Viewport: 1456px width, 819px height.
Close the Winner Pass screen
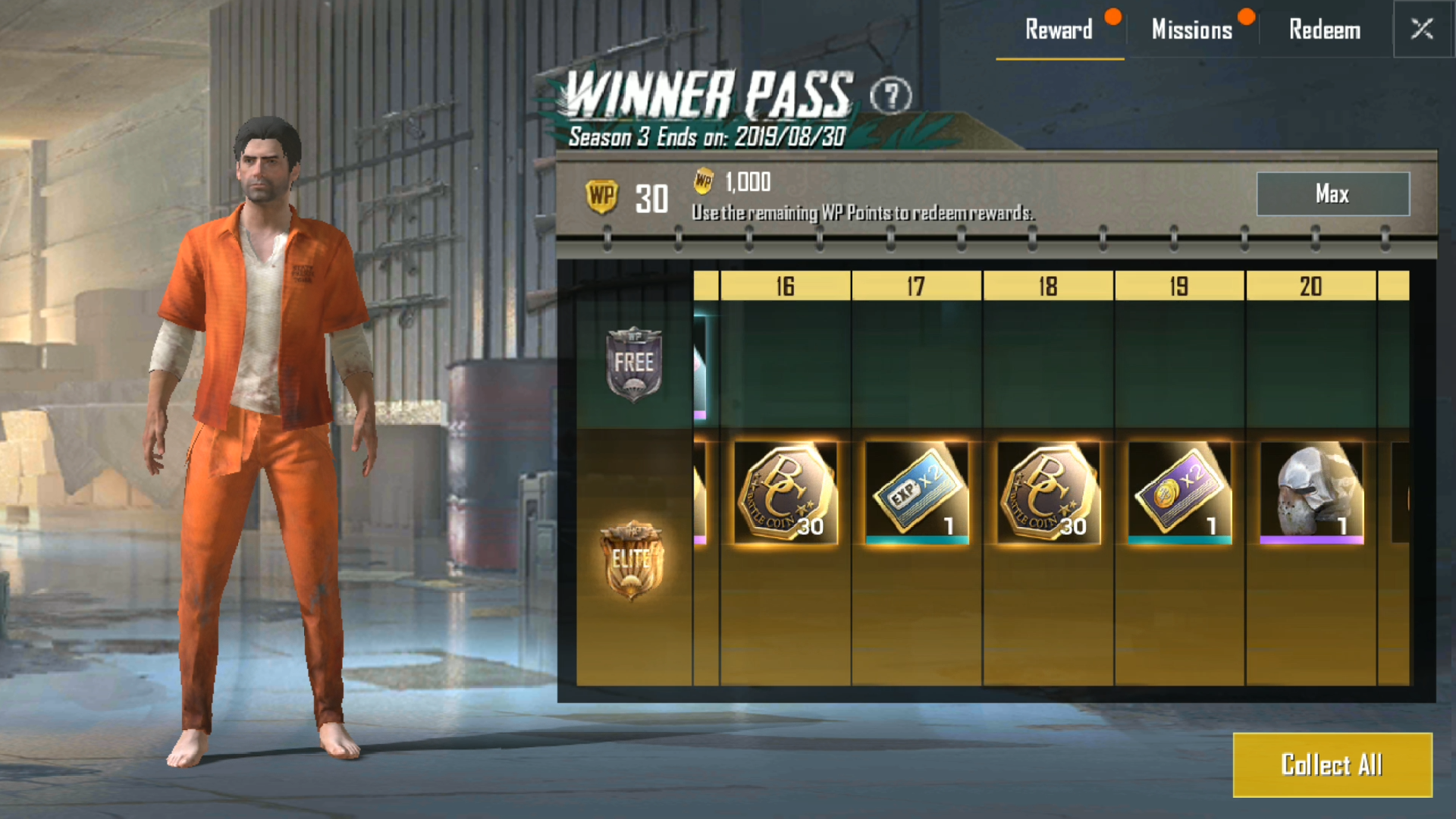pos(1423,29)
